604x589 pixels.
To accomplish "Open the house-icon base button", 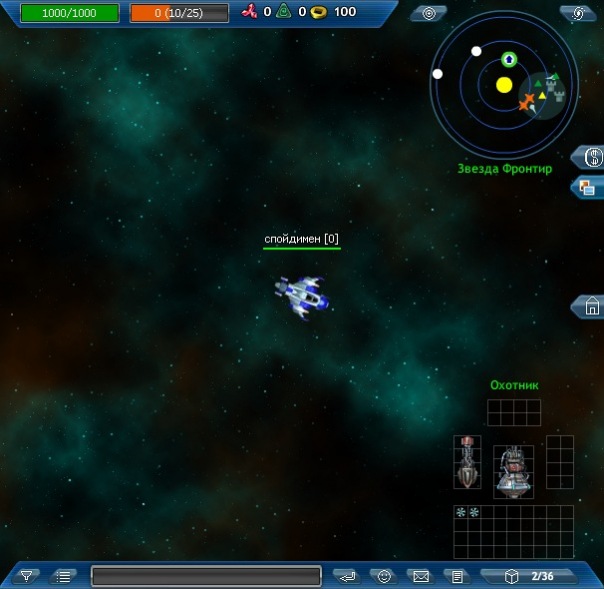I will click(x=591, y=307).
